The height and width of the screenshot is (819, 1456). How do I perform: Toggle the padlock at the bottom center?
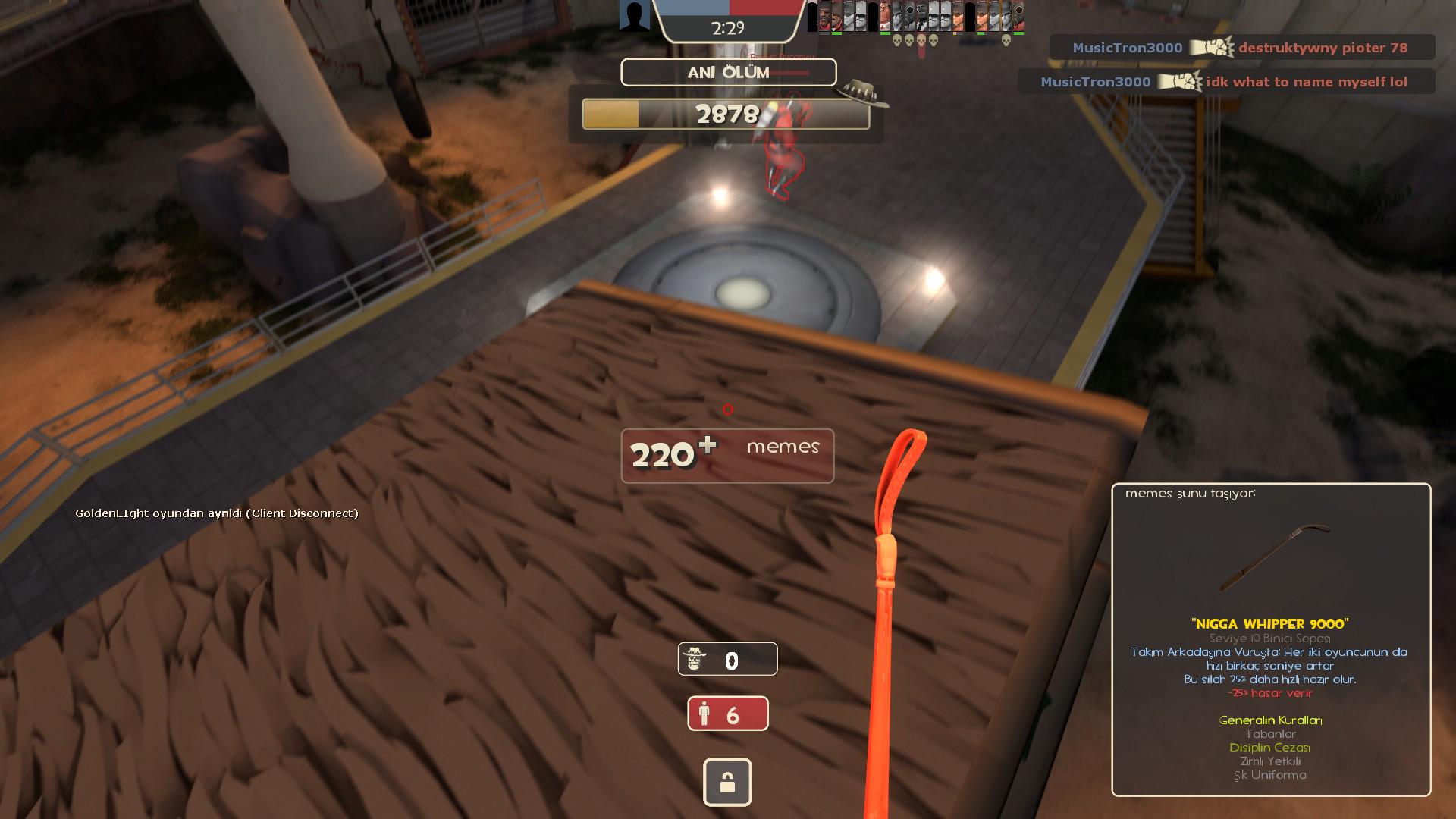727,782
